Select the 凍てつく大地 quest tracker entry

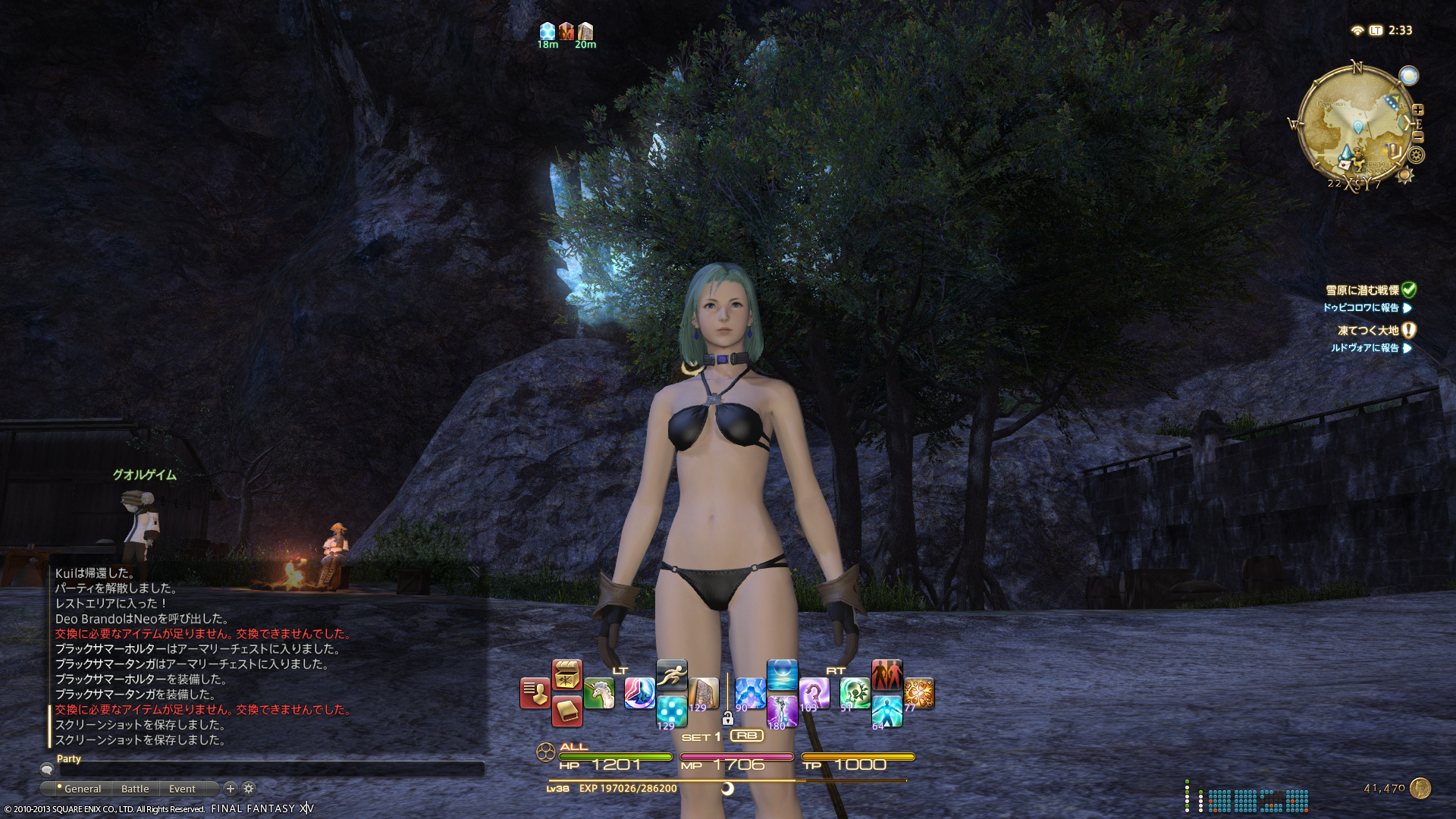pyautogui.click(x=1368, y=331)
